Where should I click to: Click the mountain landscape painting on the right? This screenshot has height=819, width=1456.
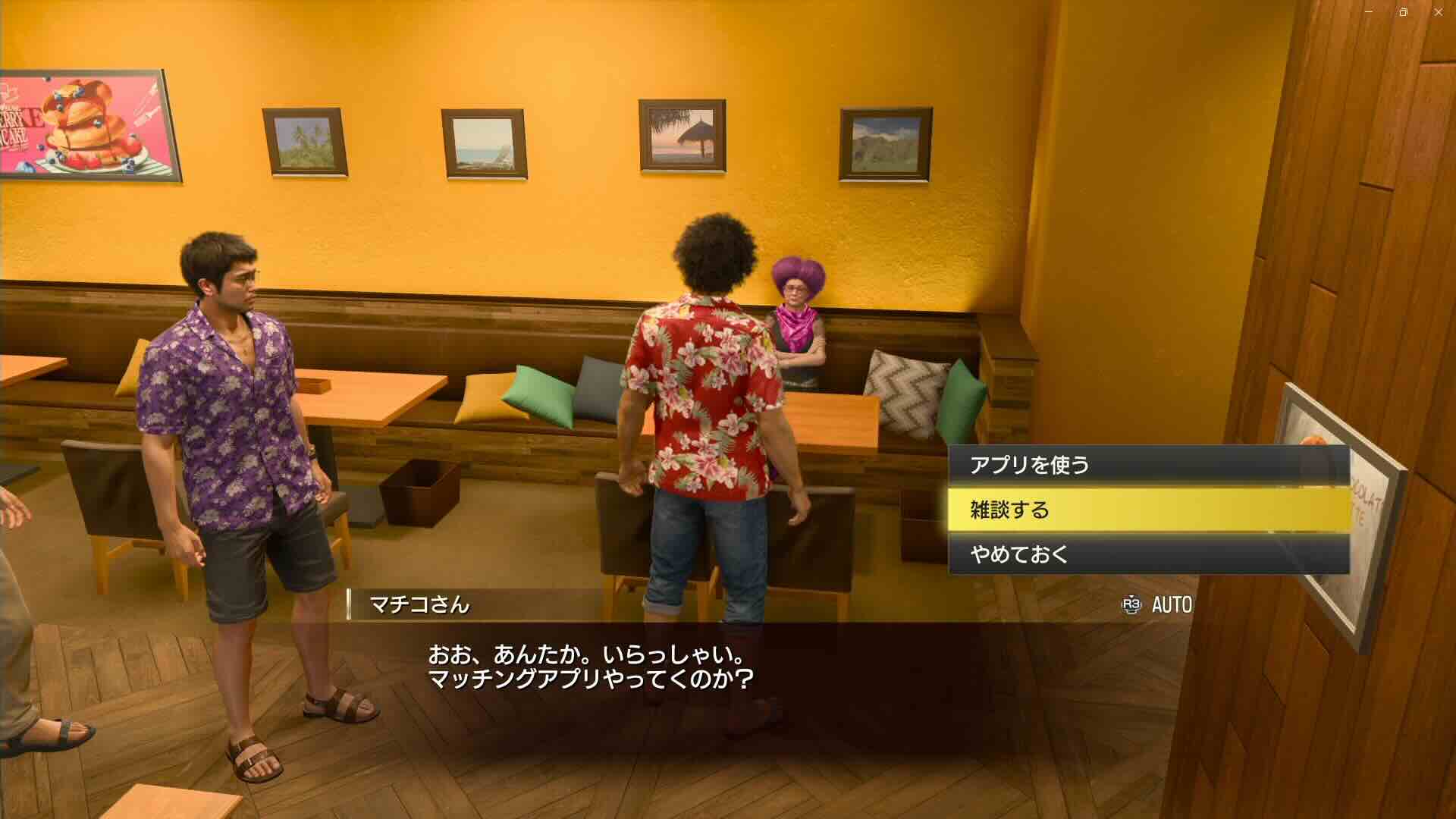pyautogui.click(x=884, y=144)
